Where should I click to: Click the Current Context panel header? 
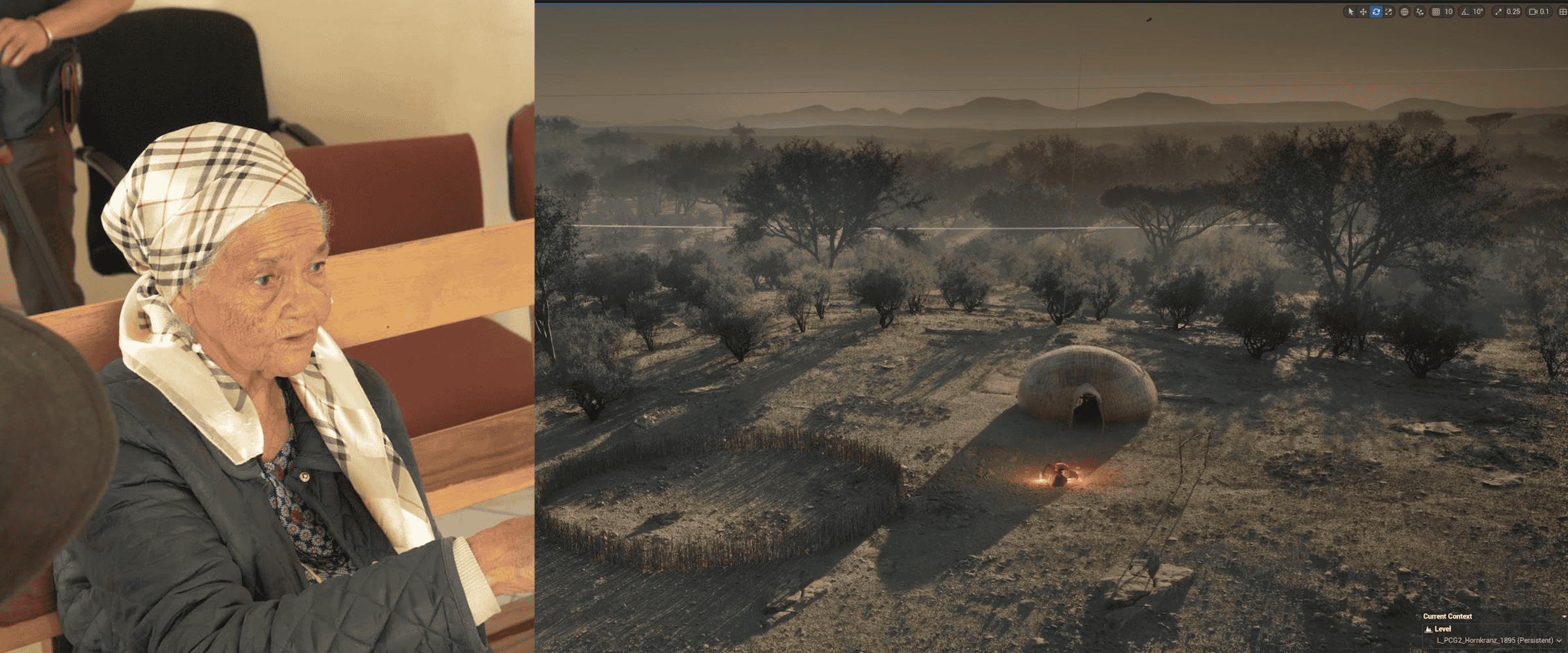coord(1448,616)
